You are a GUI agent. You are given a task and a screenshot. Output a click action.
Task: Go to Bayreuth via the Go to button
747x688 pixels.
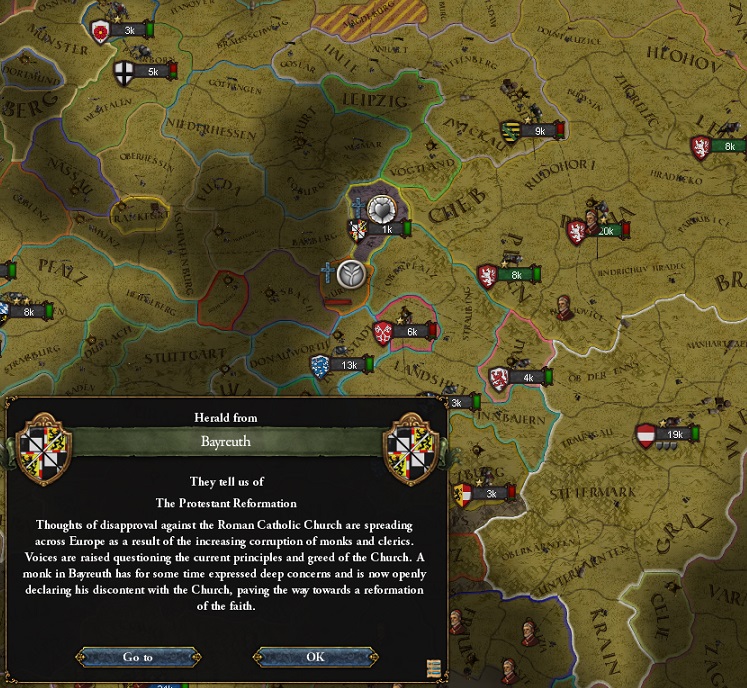[x=138, y=657]
